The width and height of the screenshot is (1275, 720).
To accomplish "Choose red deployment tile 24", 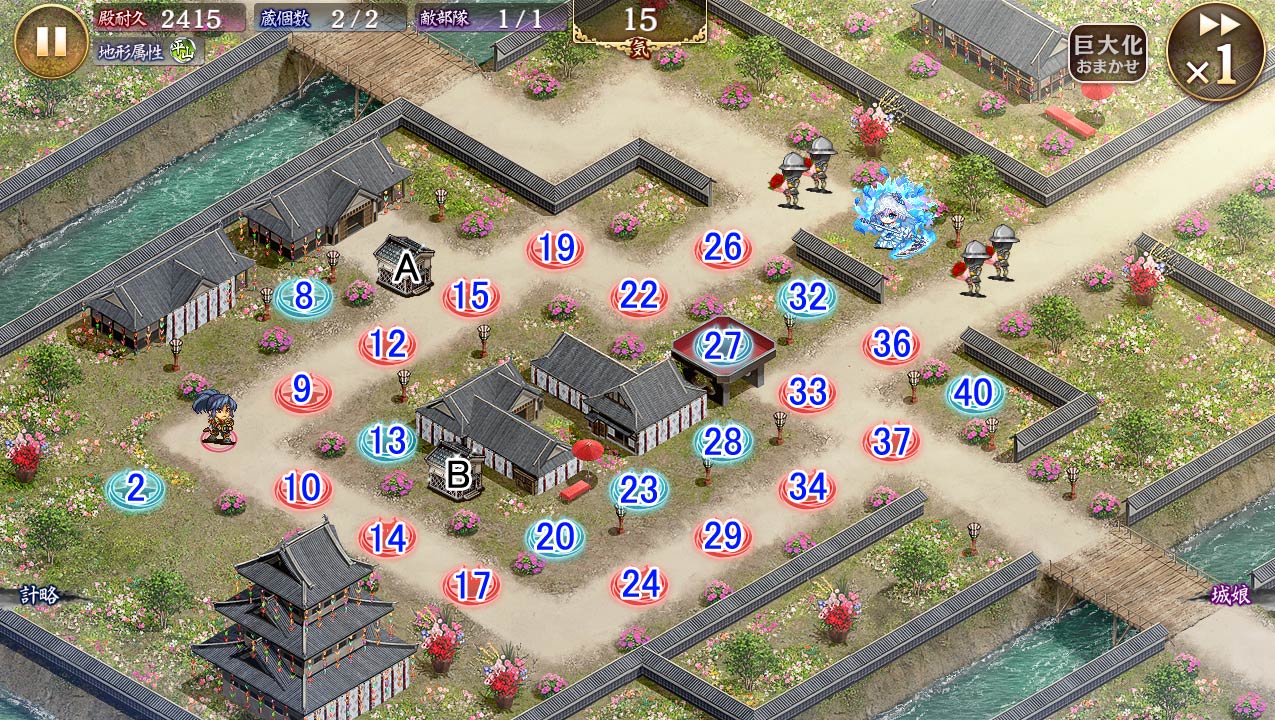I will [639, 583].
